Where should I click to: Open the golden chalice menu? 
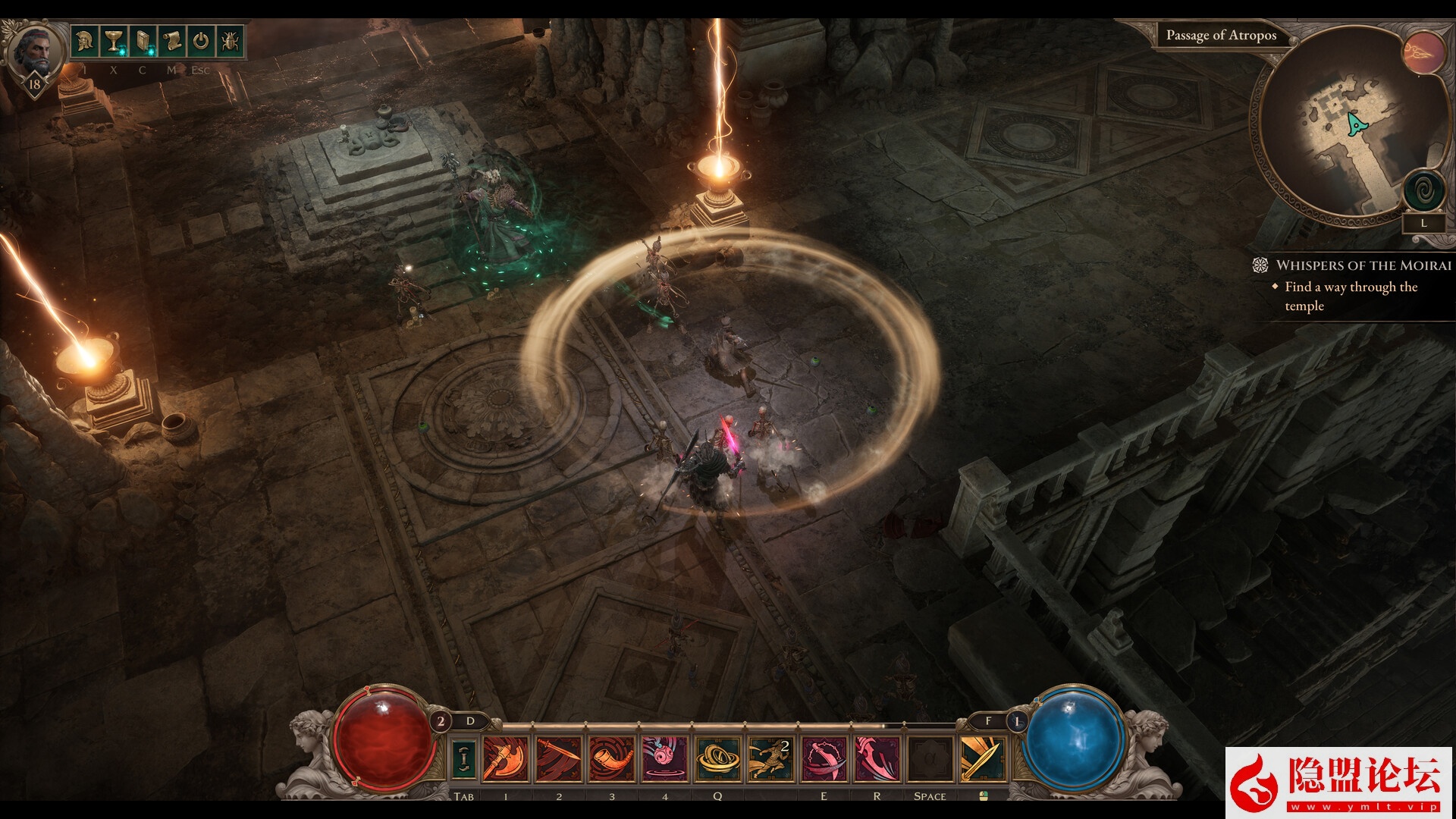(x=114, y=41)
